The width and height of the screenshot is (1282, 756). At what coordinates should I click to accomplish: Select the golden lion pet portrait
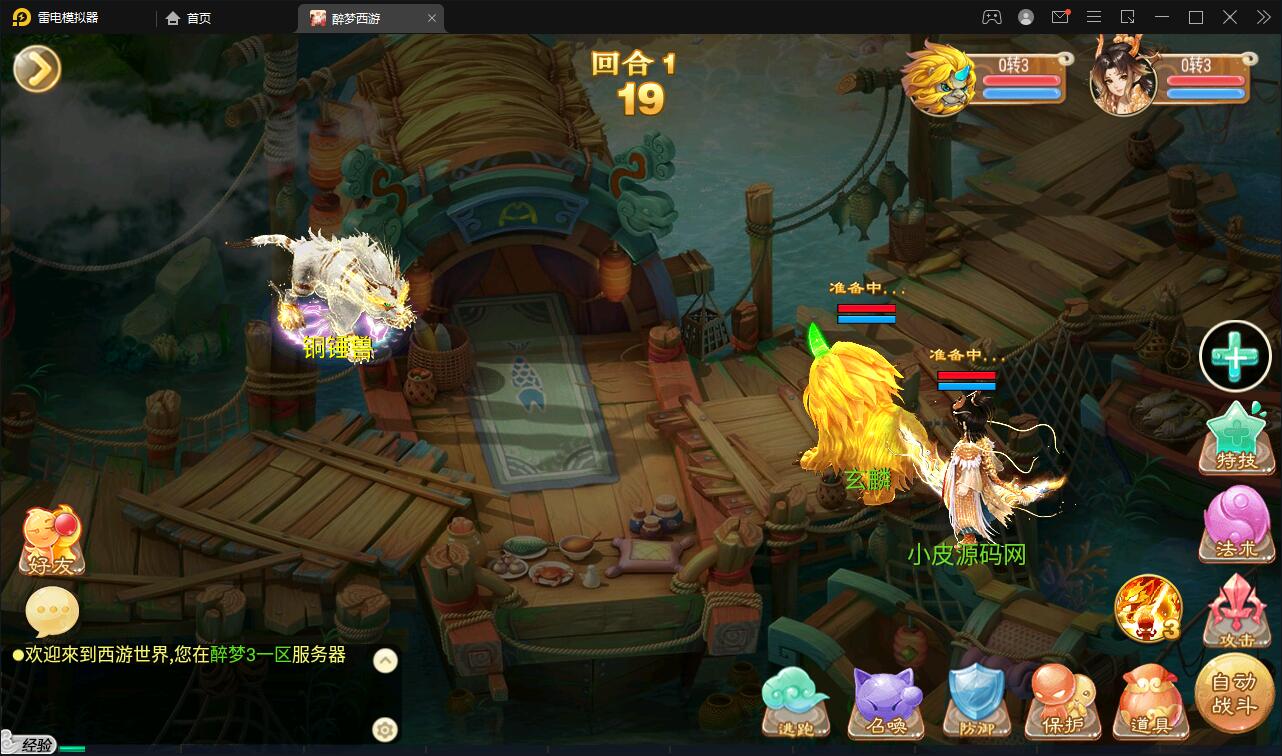938,79
